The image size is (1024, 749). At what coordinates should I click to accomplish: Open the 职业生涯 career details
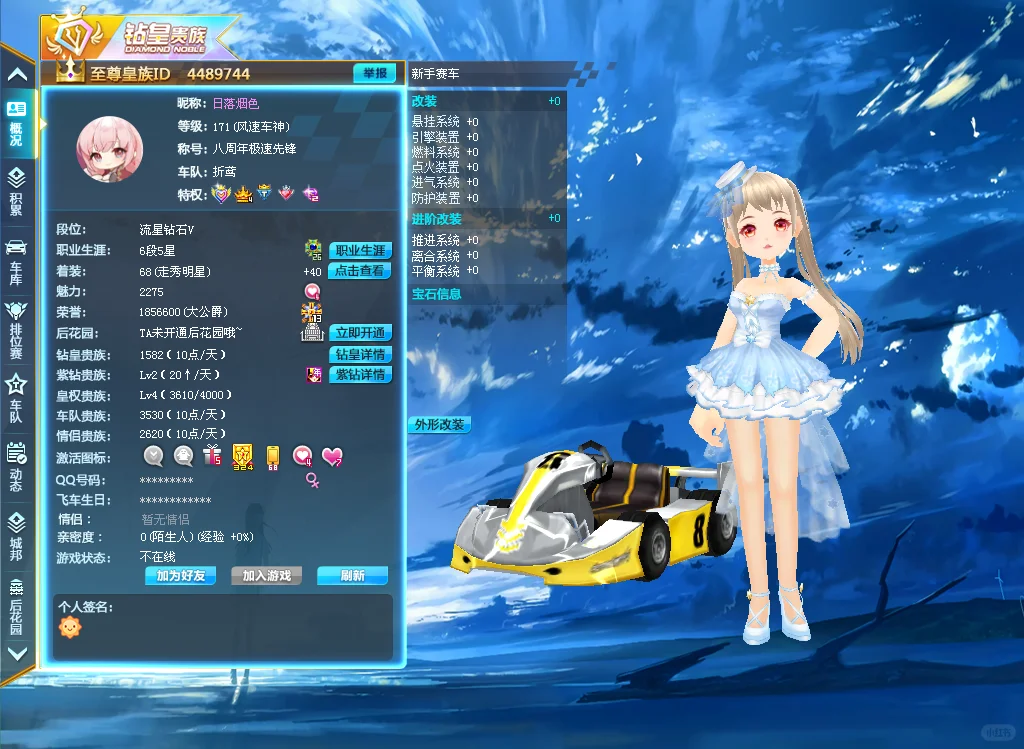[x=360, y=250]
